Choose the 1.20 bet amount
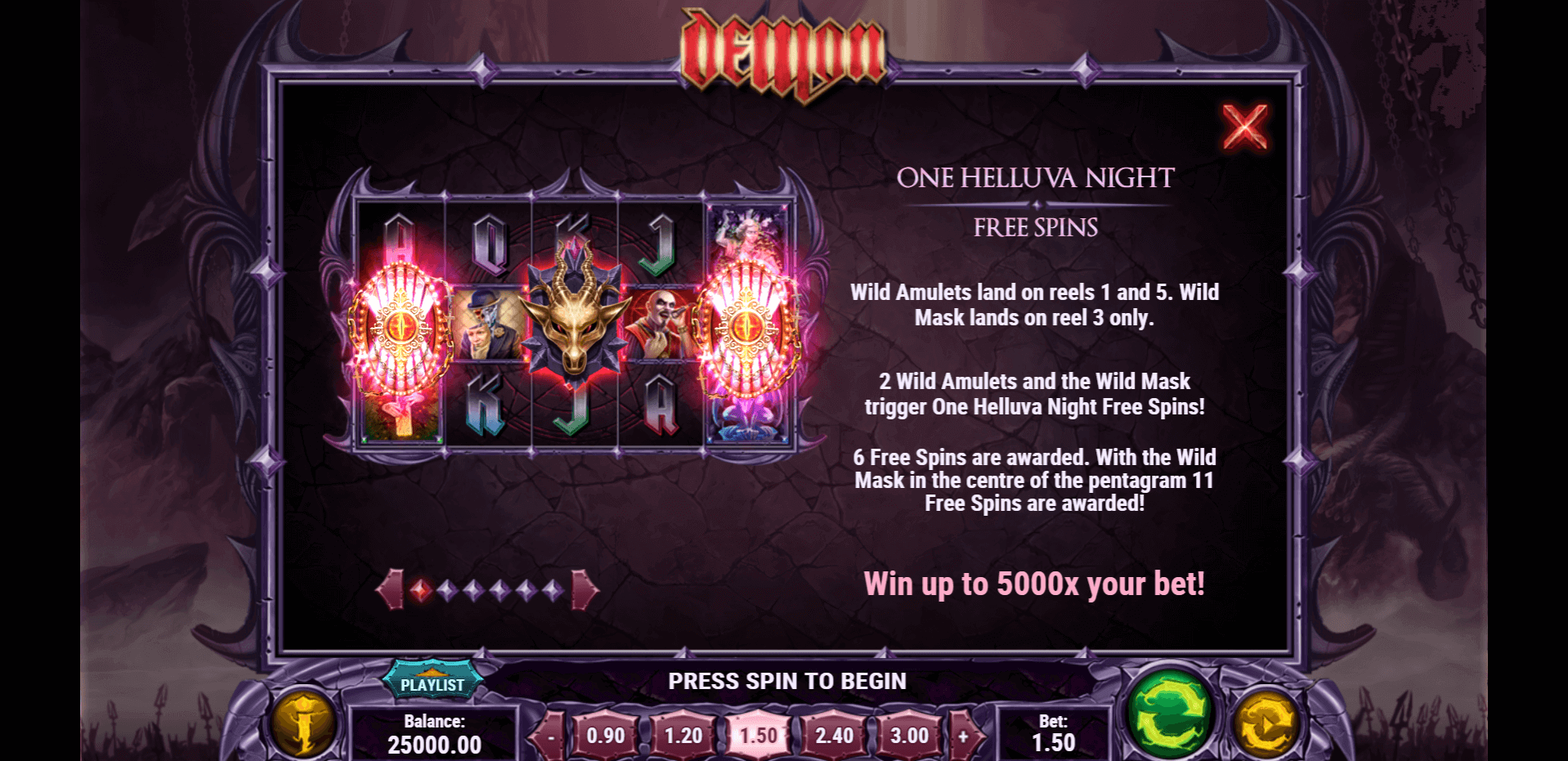The height and width of the screenshot is (761, 1568). [x=683, y=736]
